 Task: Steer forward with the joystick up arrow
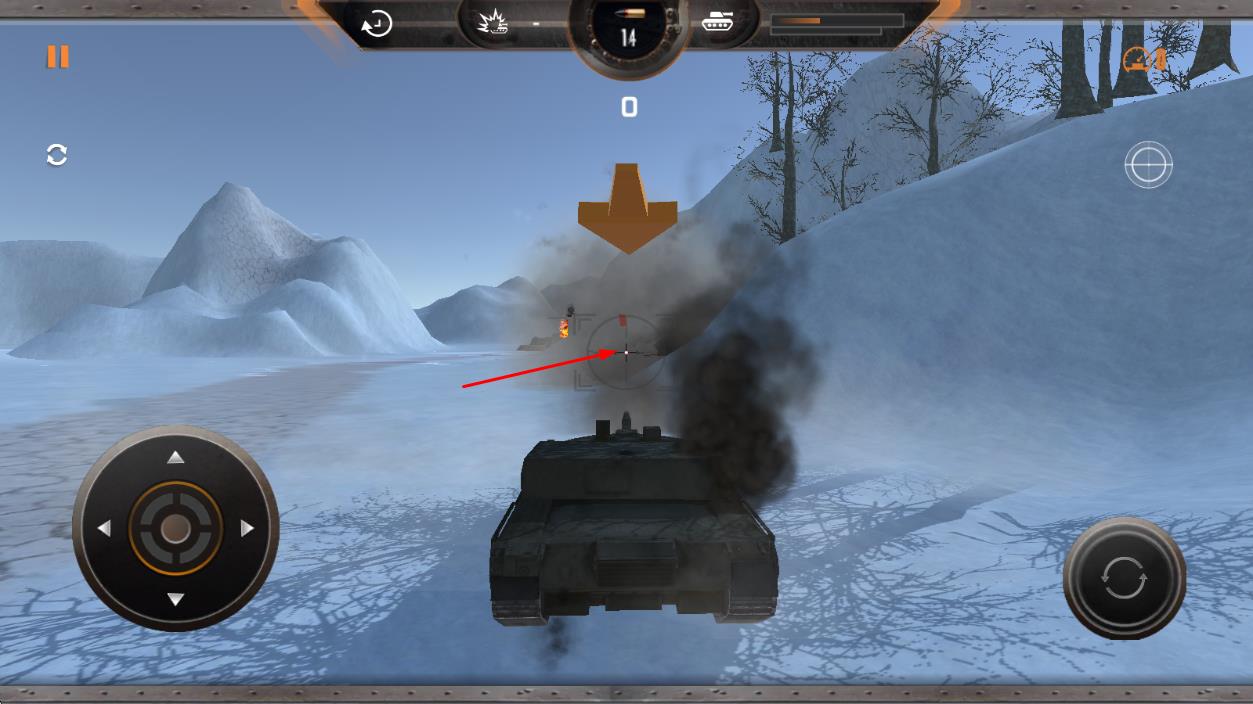pos(176,458)
